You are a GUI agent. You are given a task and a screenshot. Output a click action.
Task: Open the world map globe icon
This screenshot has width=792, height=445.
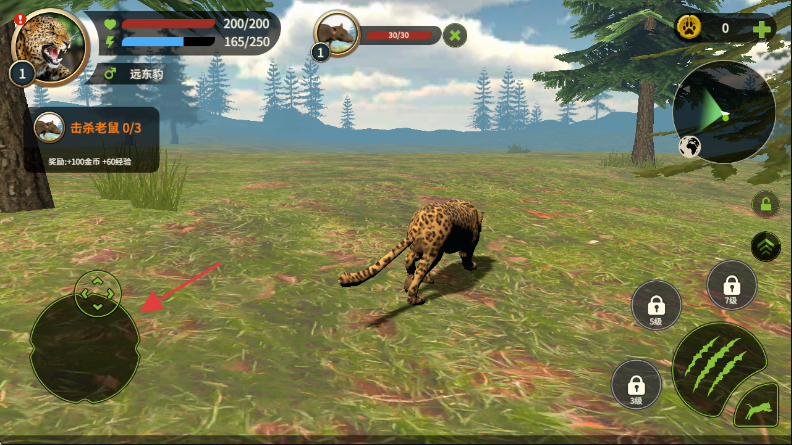(690, 147)
